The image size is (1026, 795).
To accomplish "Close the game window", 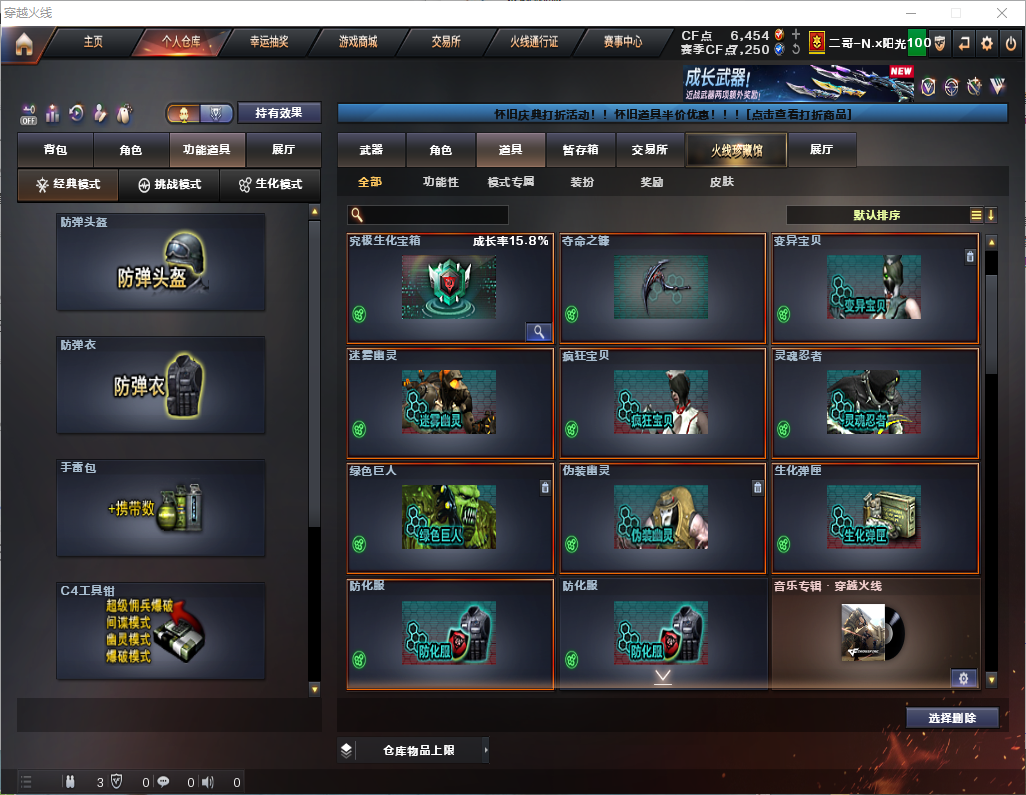I will [x=1002, y=12].
